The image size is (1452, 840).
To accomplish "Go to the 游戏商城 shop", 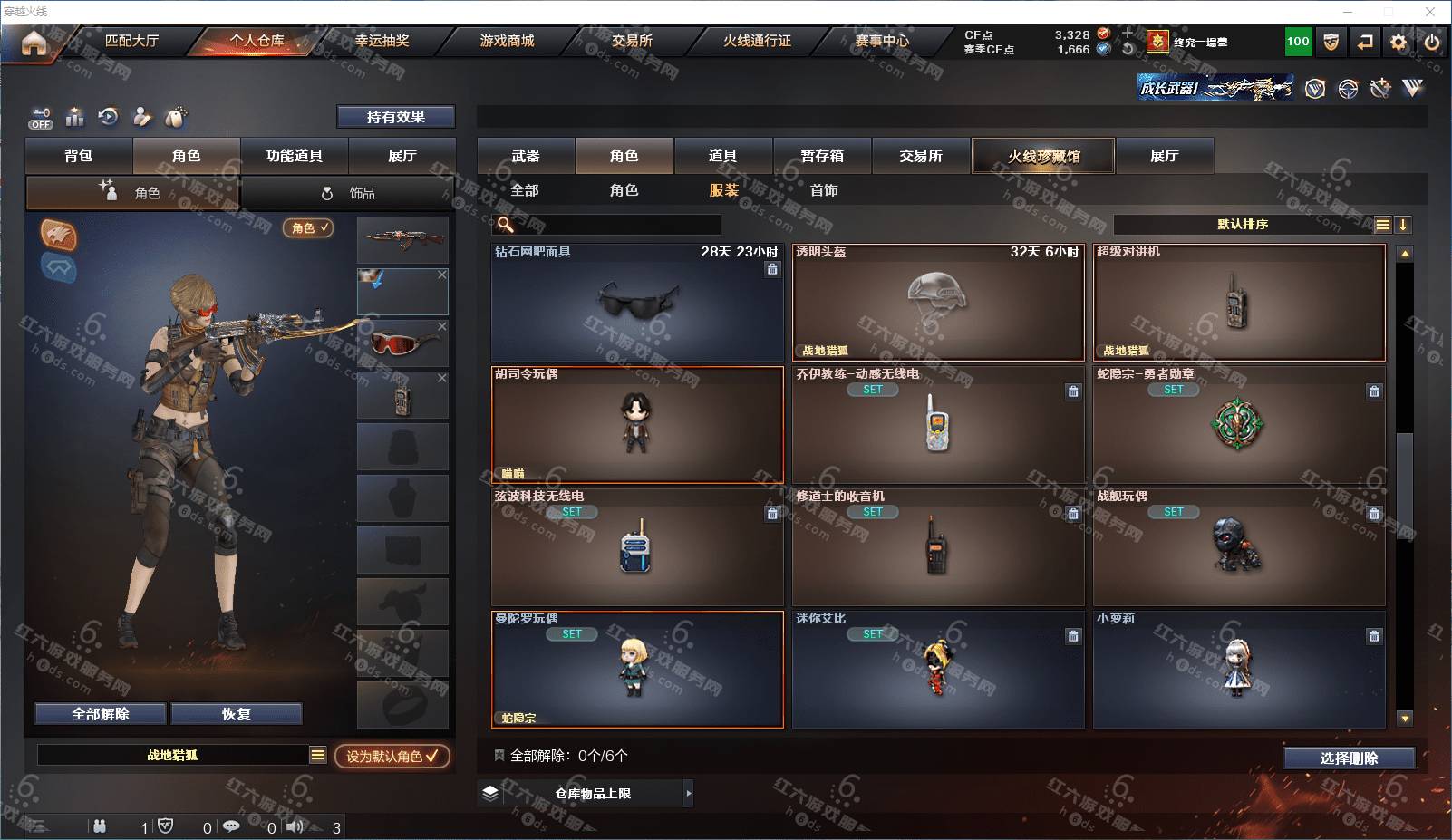I will [x=507, y=41].
